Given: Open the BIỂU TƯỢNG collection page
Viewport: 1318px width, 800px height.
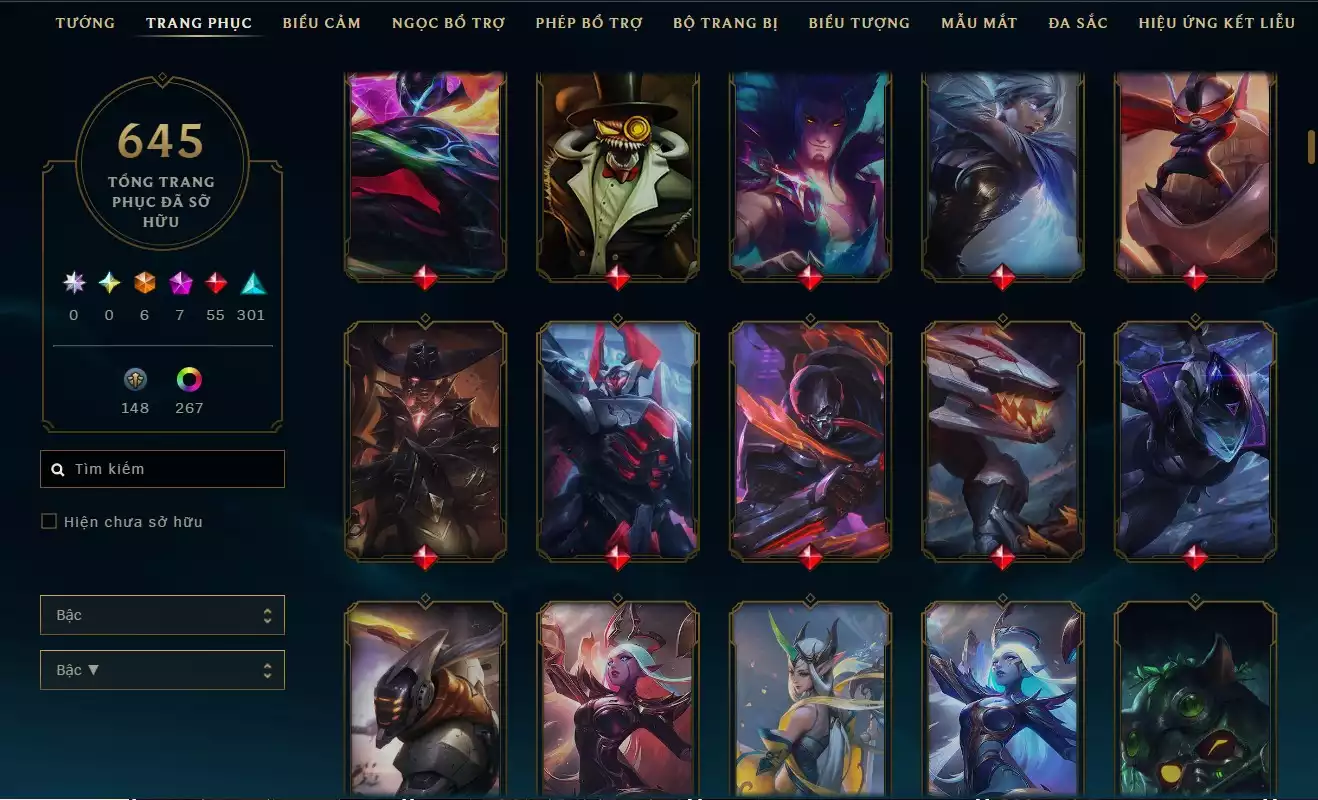Looking at the screenshot, I should coord(857,22).
